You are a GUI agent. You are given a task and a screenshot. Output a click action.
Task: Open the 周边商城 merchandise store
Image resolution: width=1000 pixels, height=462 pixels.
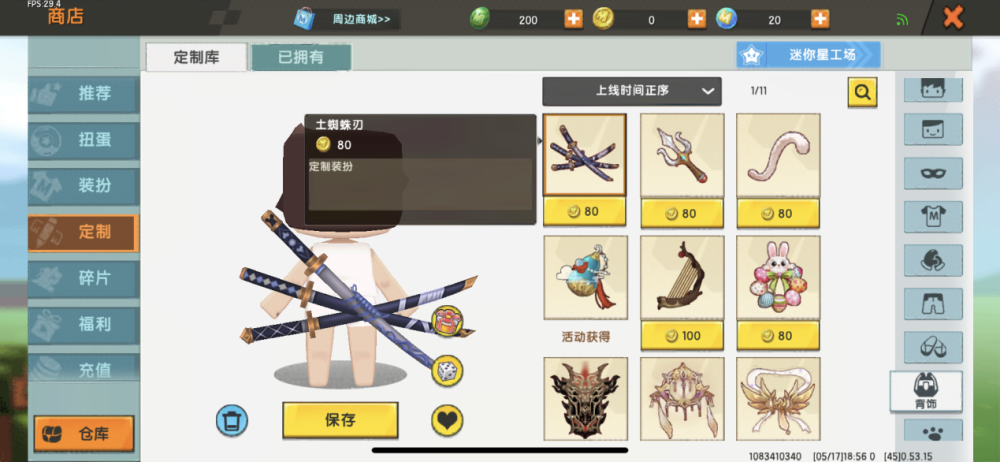coord(345,19)
